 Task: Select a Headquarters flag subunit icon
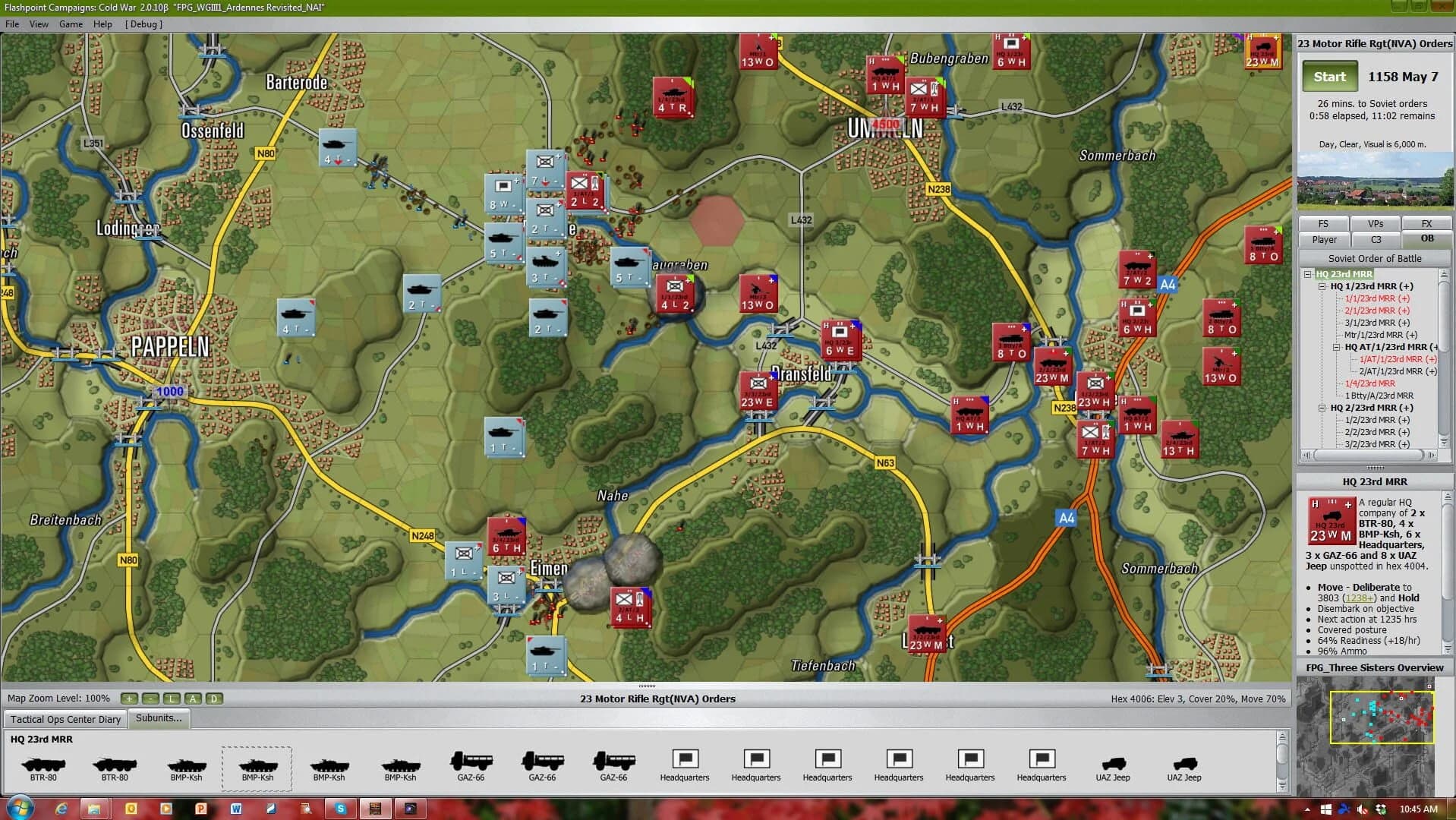[x=685, y=759]
